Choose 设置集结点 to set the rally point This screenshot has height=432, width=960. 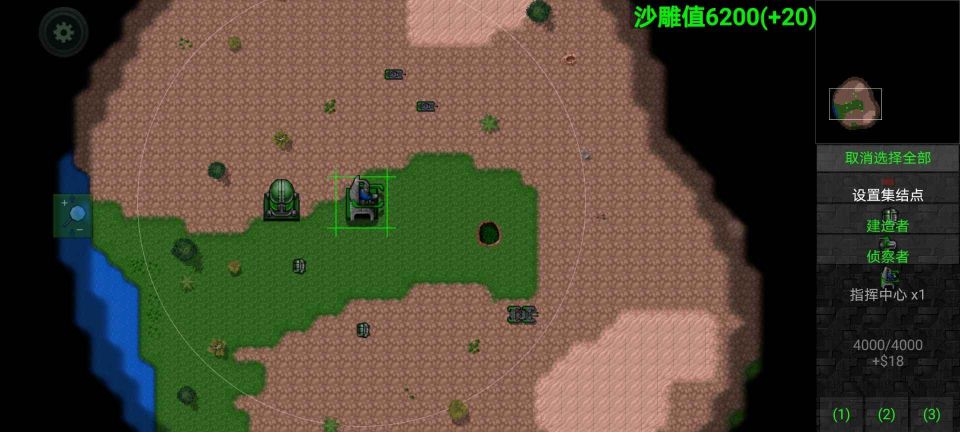click(887, 194)
